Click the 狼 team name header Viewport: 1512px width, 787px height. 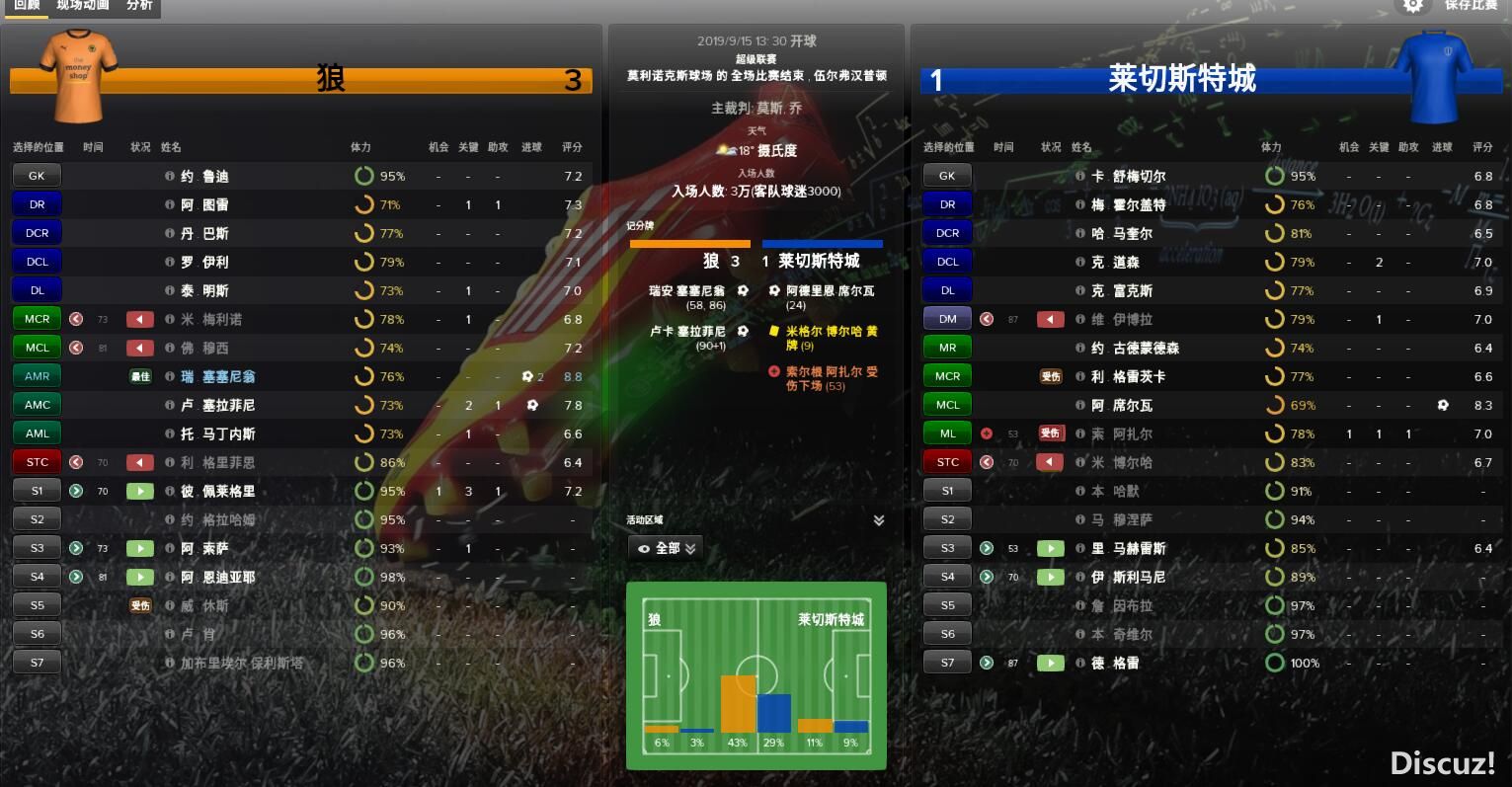point(331,79)
